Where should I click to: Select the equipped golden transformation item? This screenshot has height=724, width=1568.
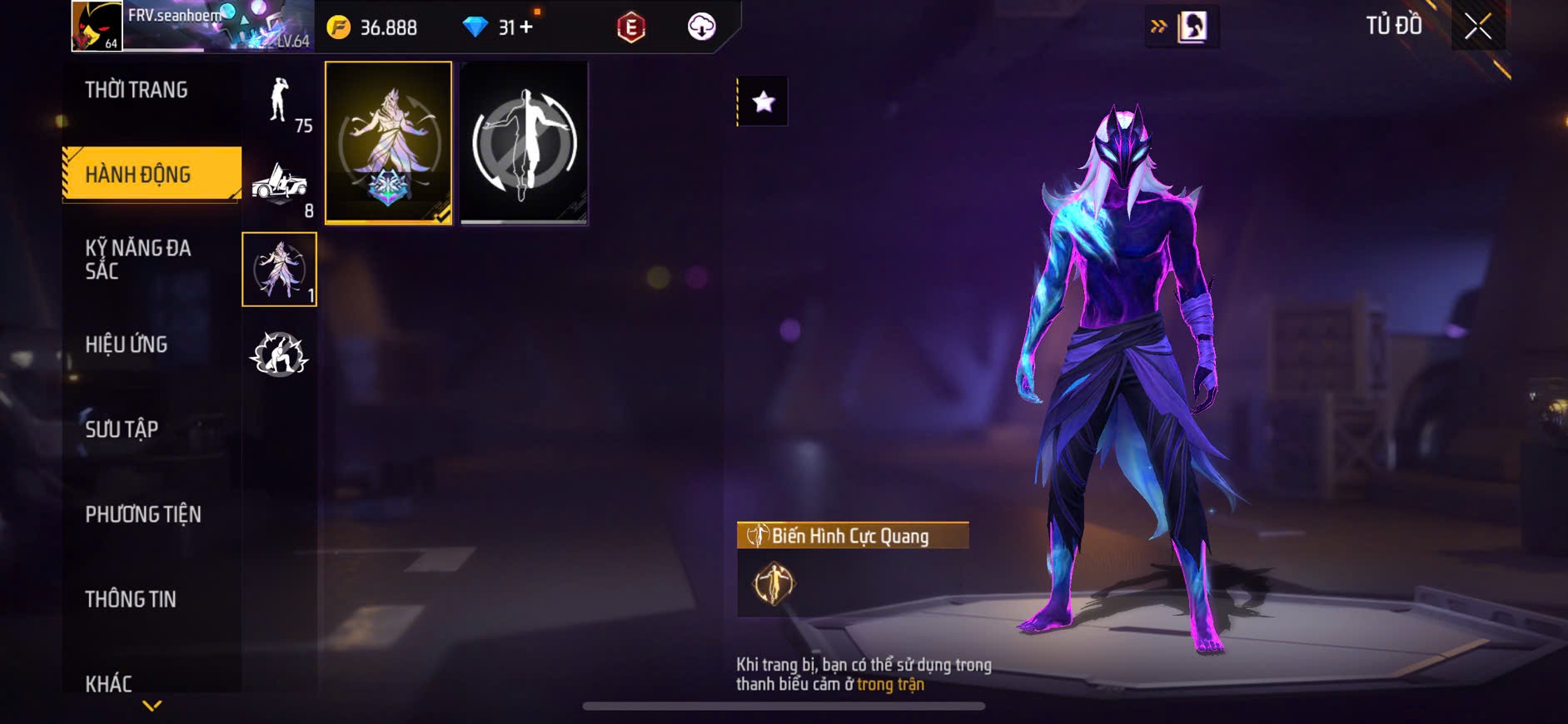(388, 142)
